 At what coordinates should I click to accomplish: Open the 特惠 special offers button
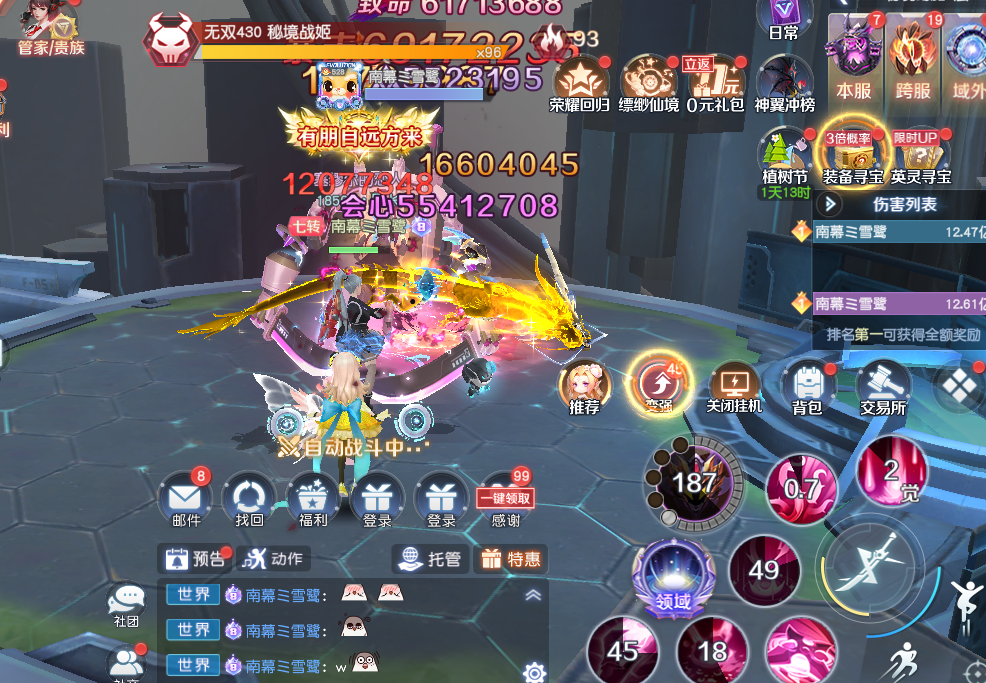pos(511,558)
